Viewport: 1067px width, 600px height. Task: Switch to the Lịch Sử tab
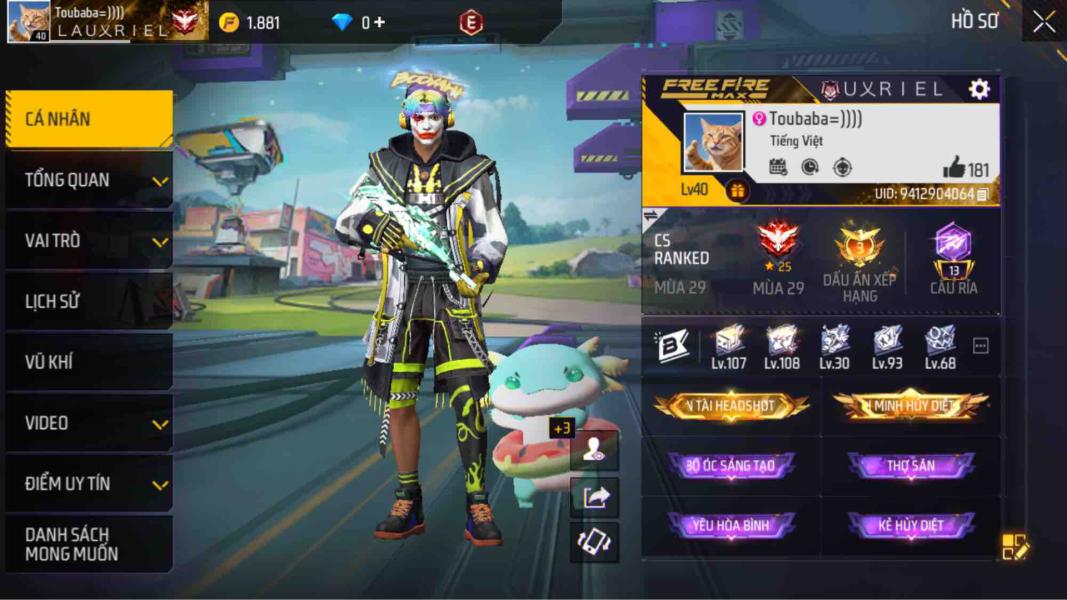88,301
